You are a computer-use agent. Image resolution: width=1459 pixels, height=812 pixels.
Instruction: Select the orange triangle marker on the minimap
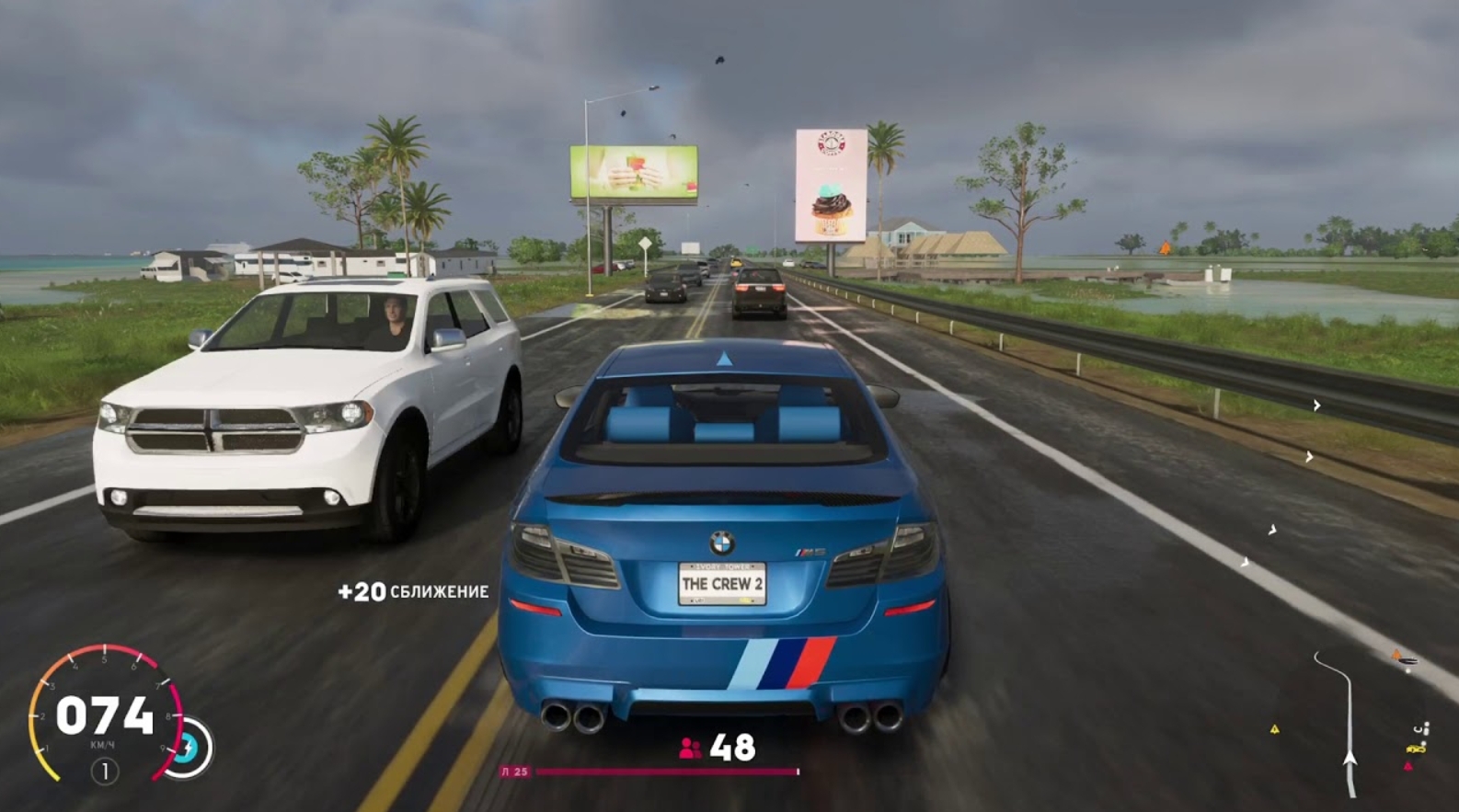point(1396,654)
